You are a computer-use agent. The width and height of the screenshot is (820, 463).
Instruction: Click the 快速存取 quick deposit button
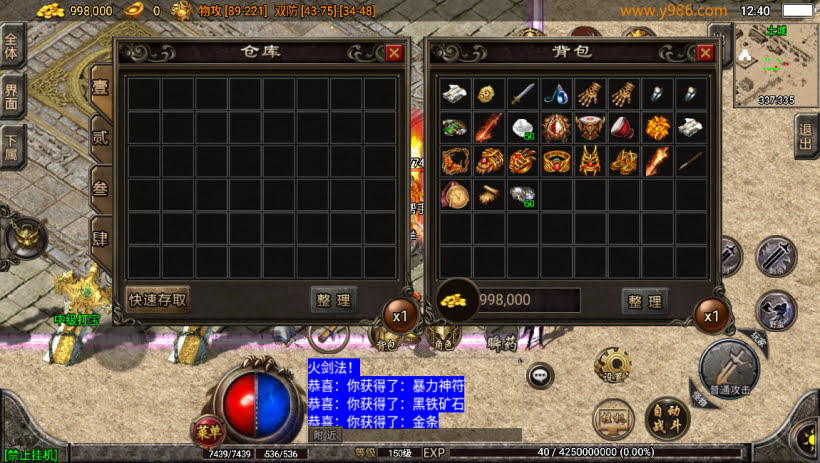[158, 299]
